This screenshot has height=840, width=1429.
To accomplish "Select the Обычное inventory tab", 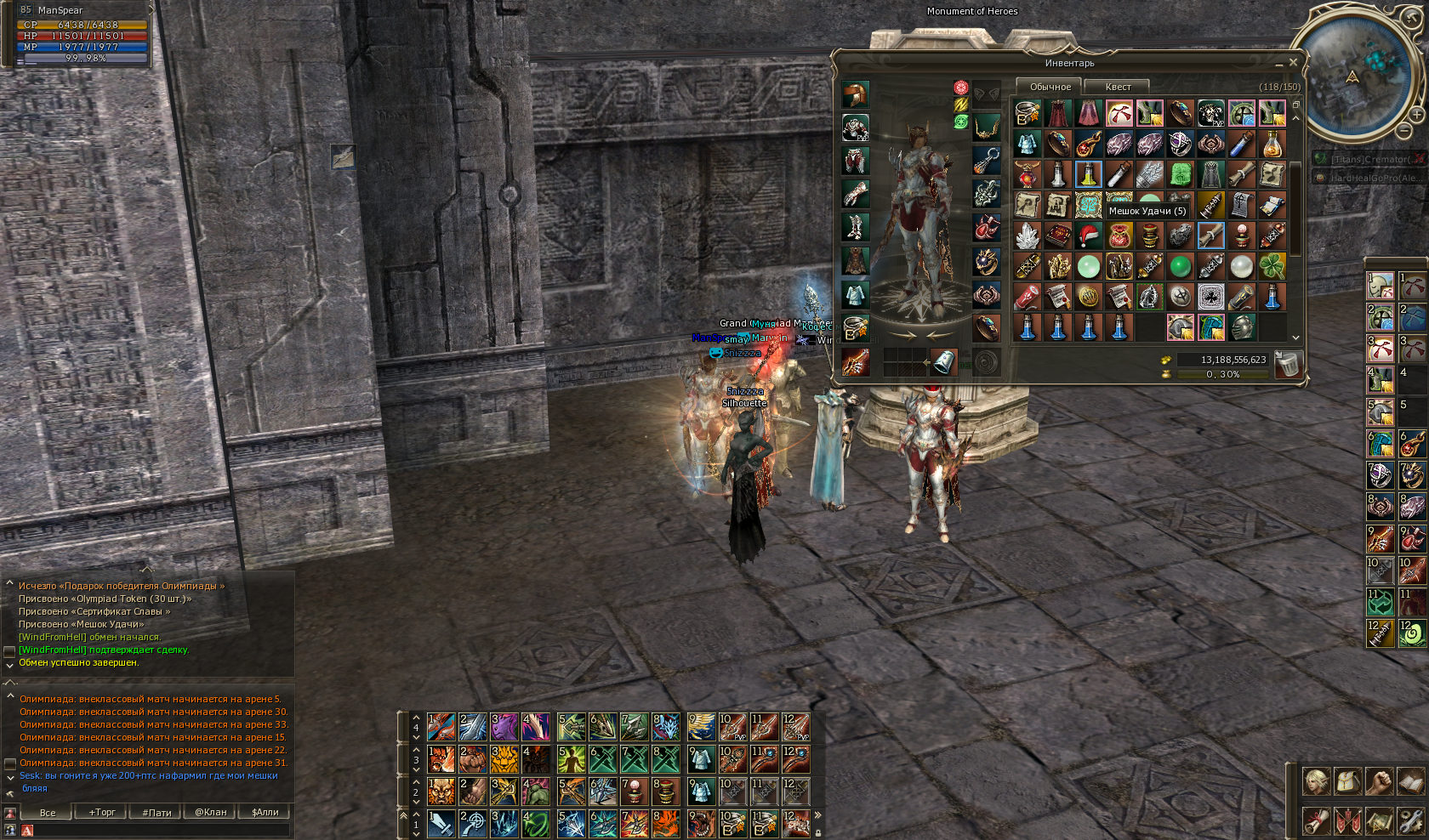I will coord(1050,87).
